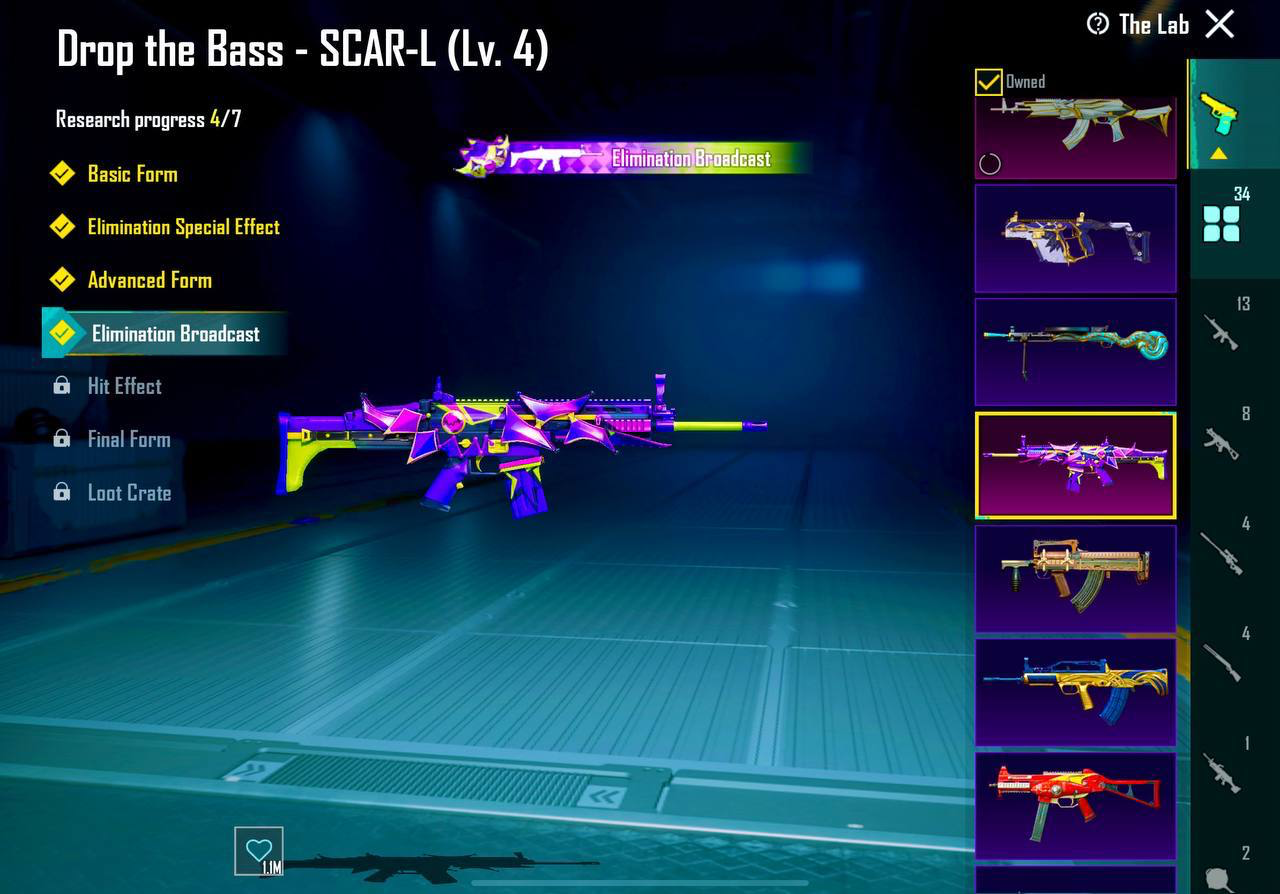Close The Lab screen with the X

point(1219,24)
